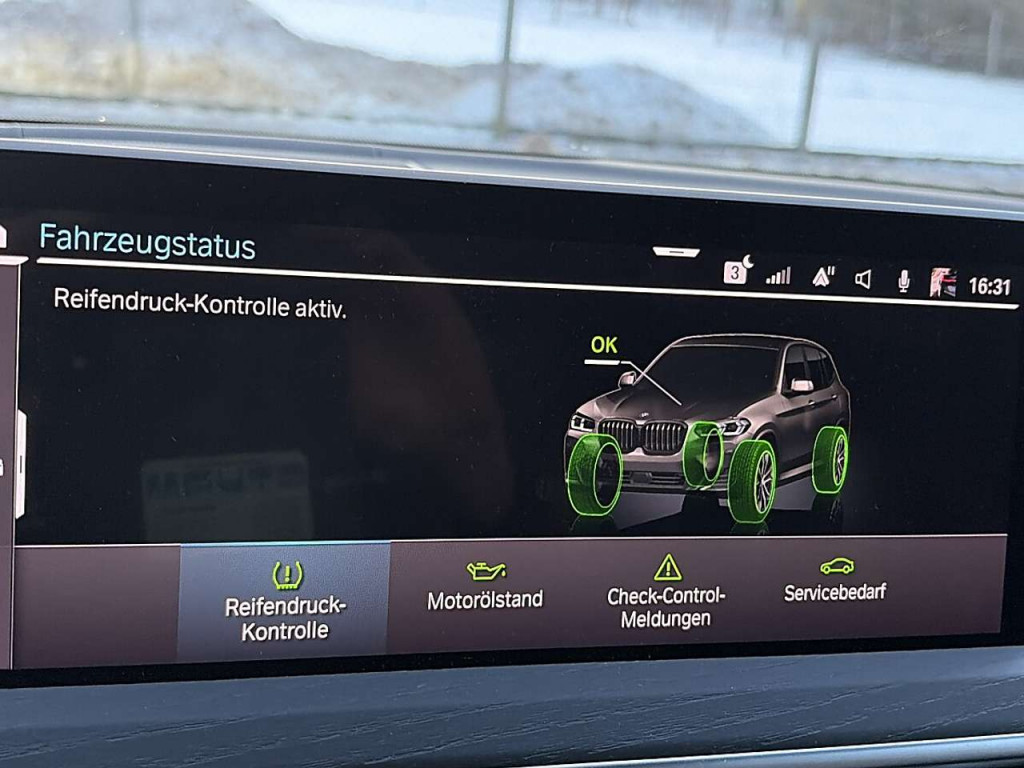The width and height of the screenshot is (1024, 768).
Task: Tap the navigation arrow status icon
Action: pyautogui.click(x=823, y=277)
